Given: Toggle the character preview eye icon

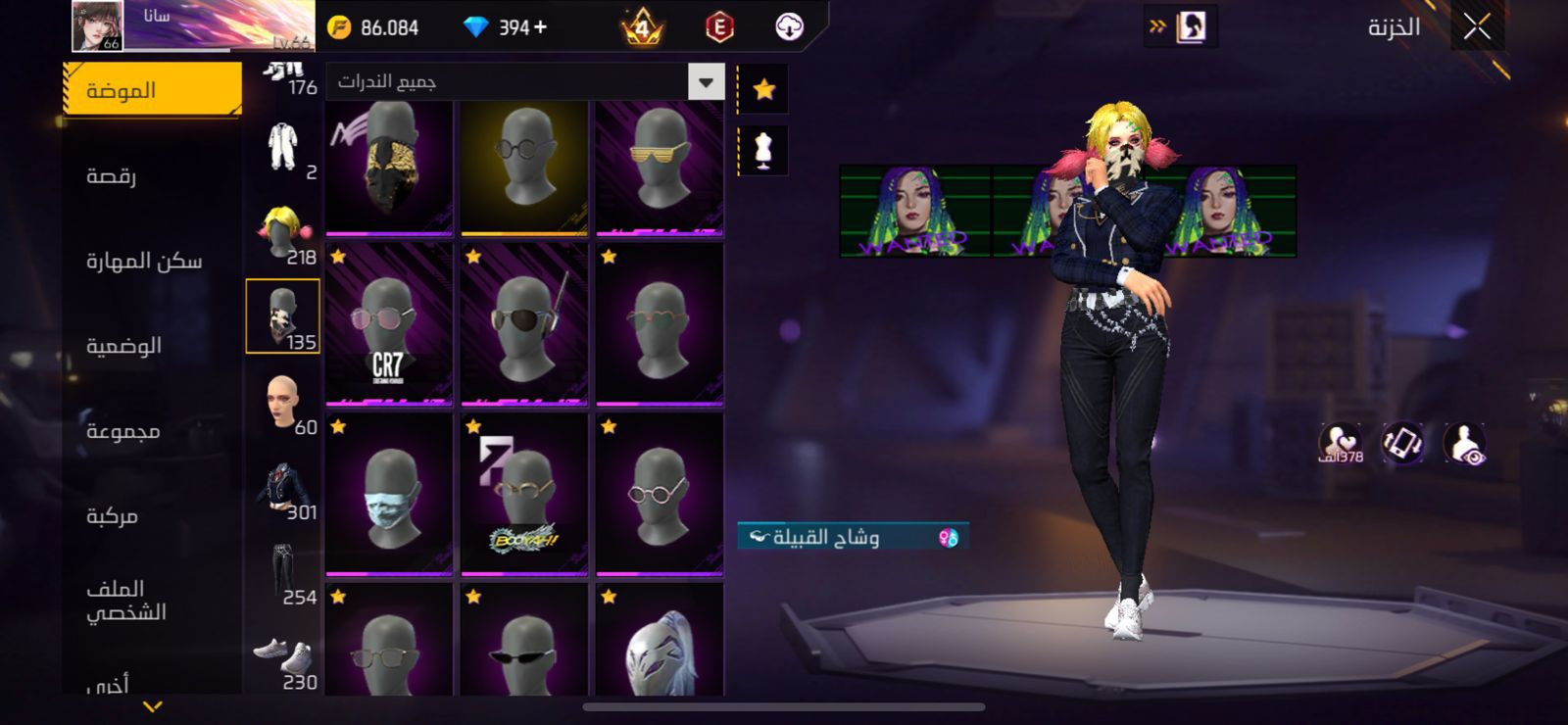Looking at the screenshot, I should [1464, 443].
